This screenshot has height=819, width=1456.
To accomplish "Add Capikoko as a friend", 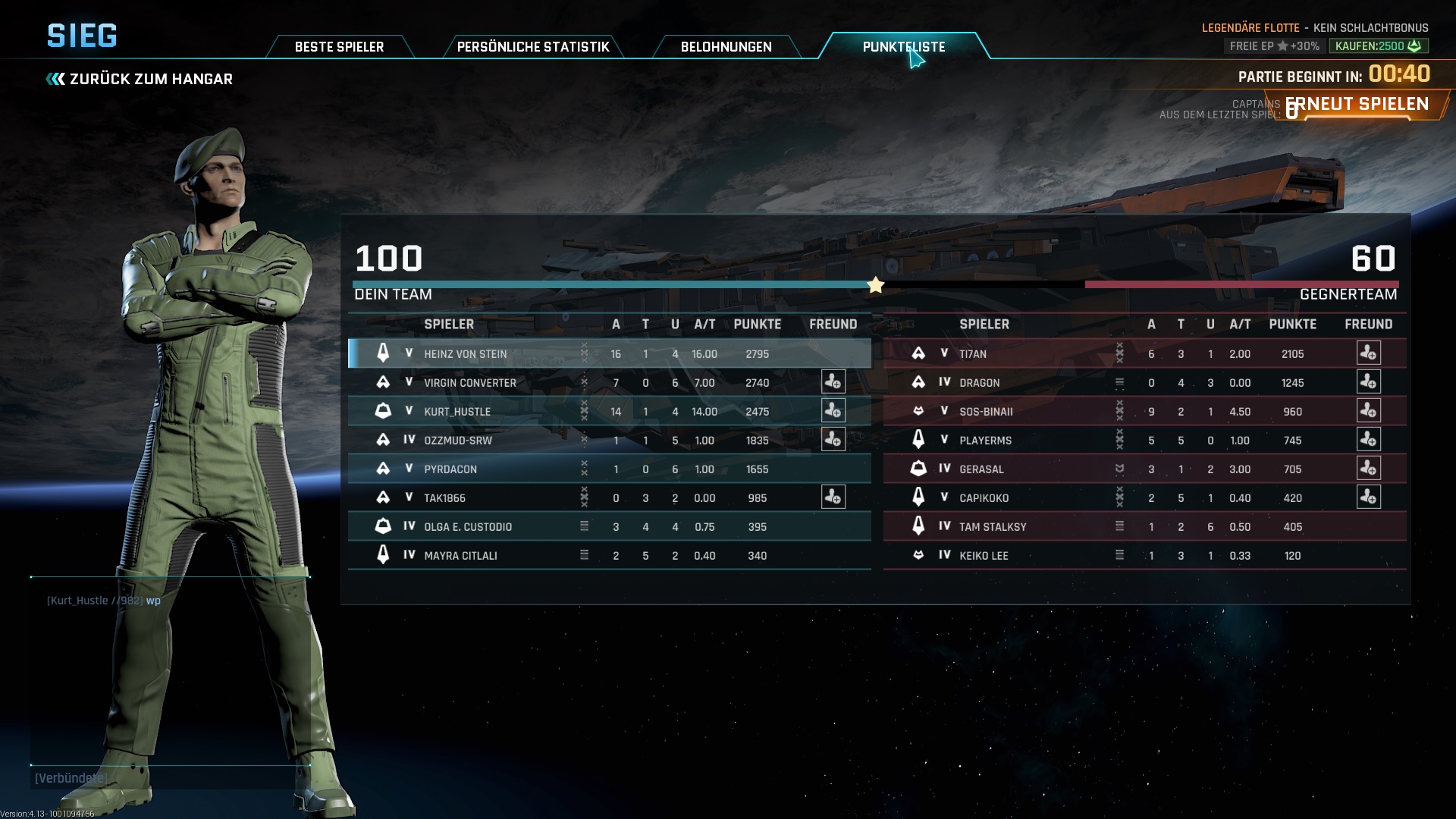I will 1368,497.
